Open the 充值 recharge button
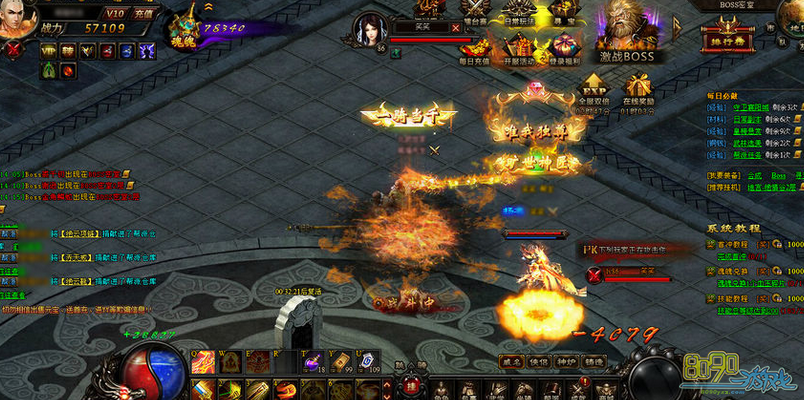Viewport: 804px width, 400px height. [143, 13]
